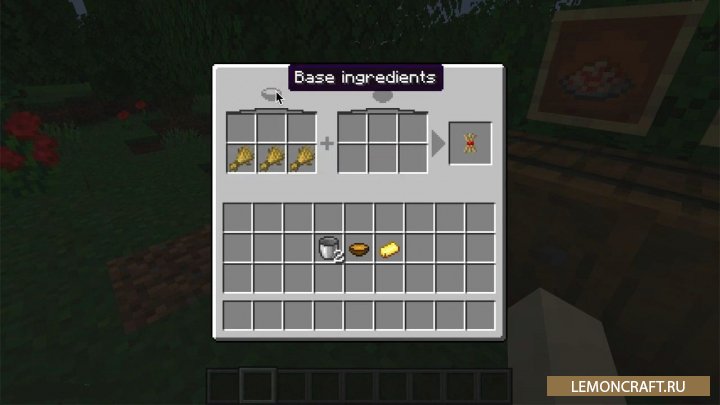Select the brown bowl in the inventory
Screen dimensions: 720x405
tap(359, 247)
